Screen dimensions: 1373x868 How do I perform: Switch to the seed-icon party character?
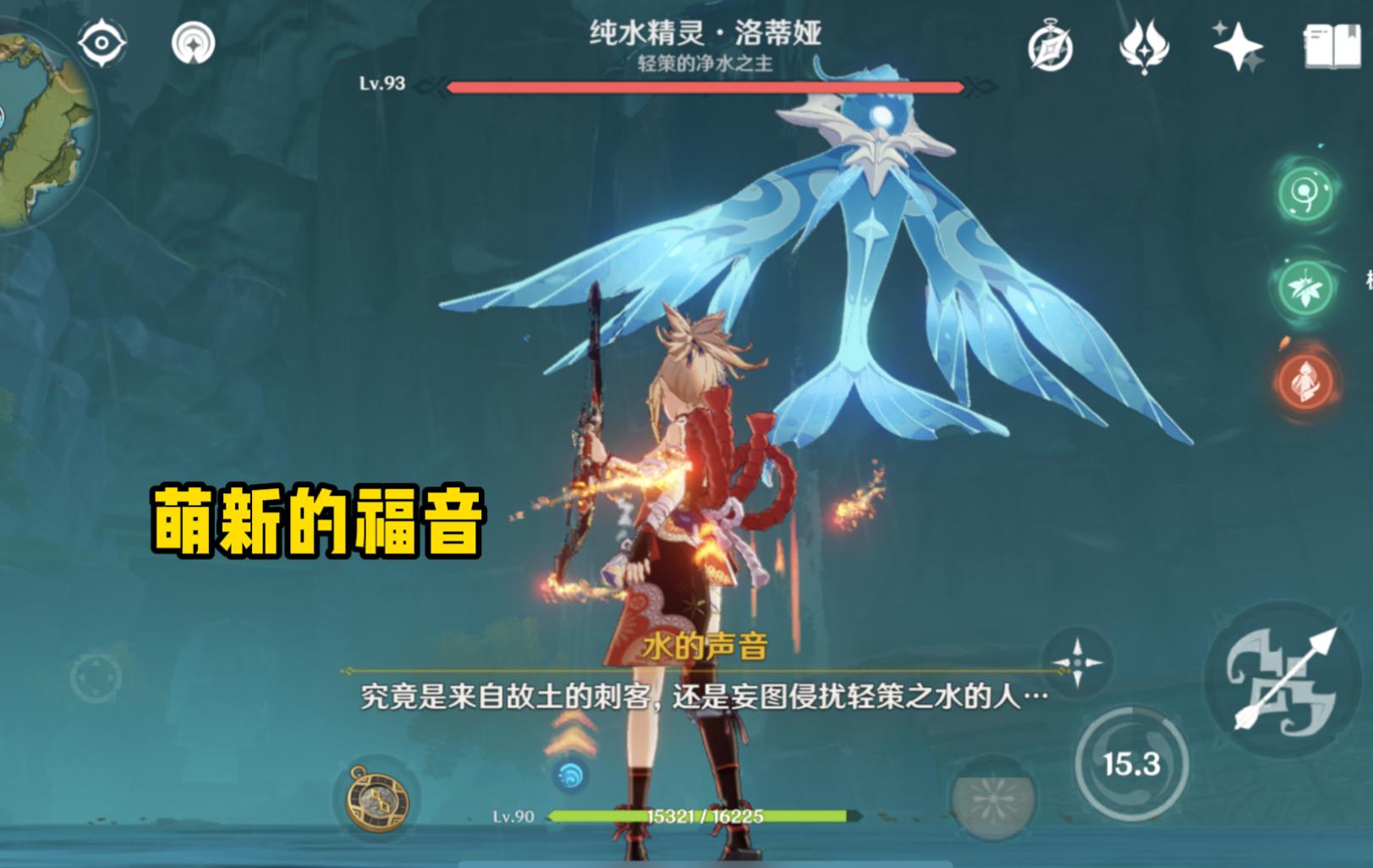pyautogui.click(x=1305, y=195)
